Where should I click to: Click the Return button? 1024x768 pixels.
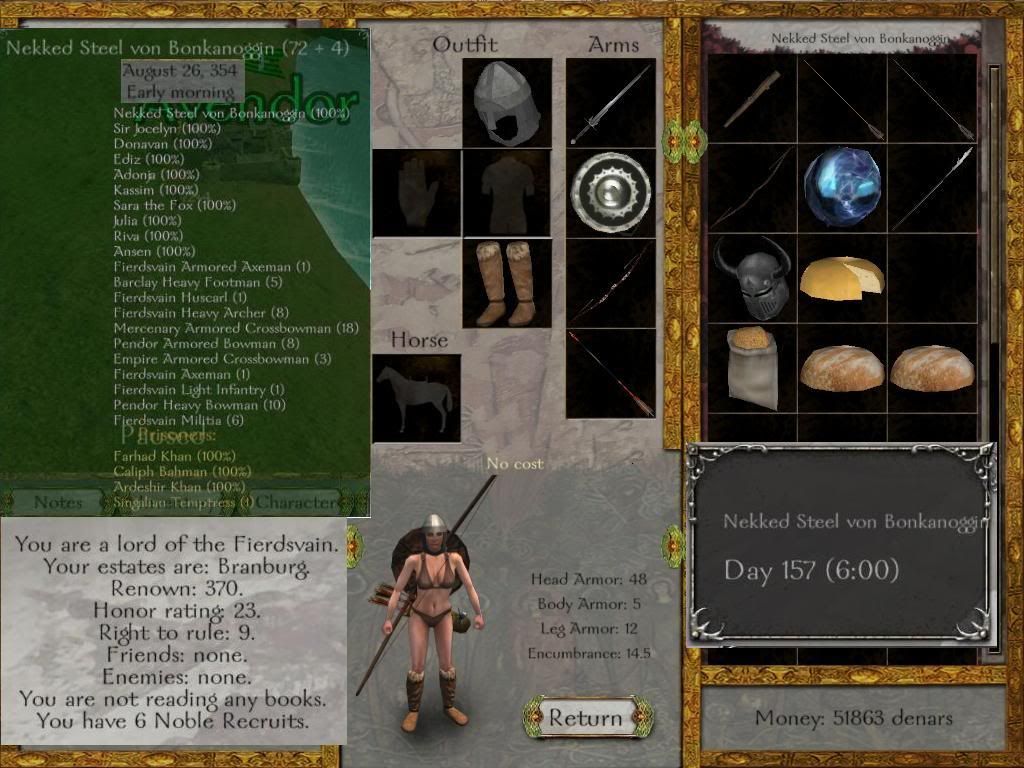point(585,718)
